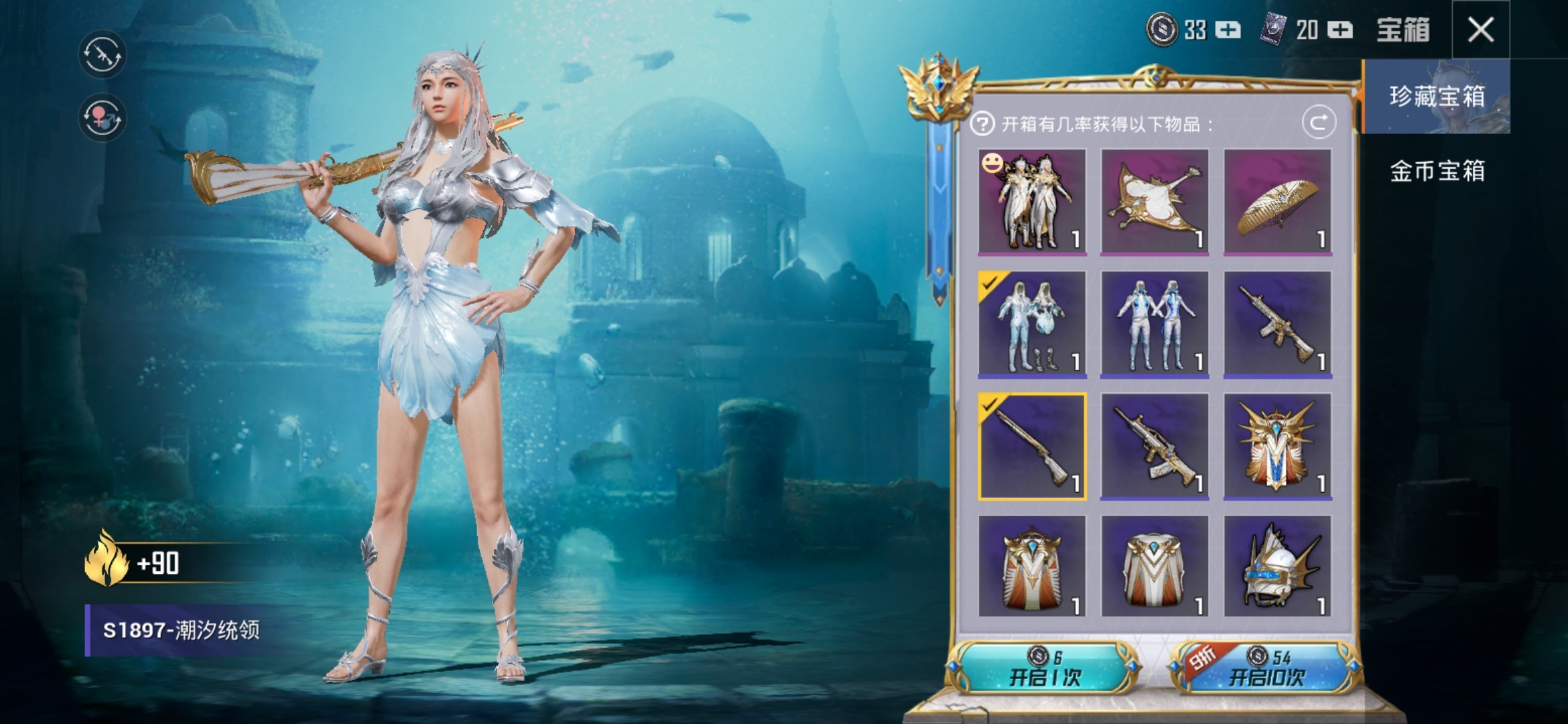This screenshot has height=724, width=1568.
Task: Preview the white hooded outfit with checkmark
Action: (x=1032, y=324)
